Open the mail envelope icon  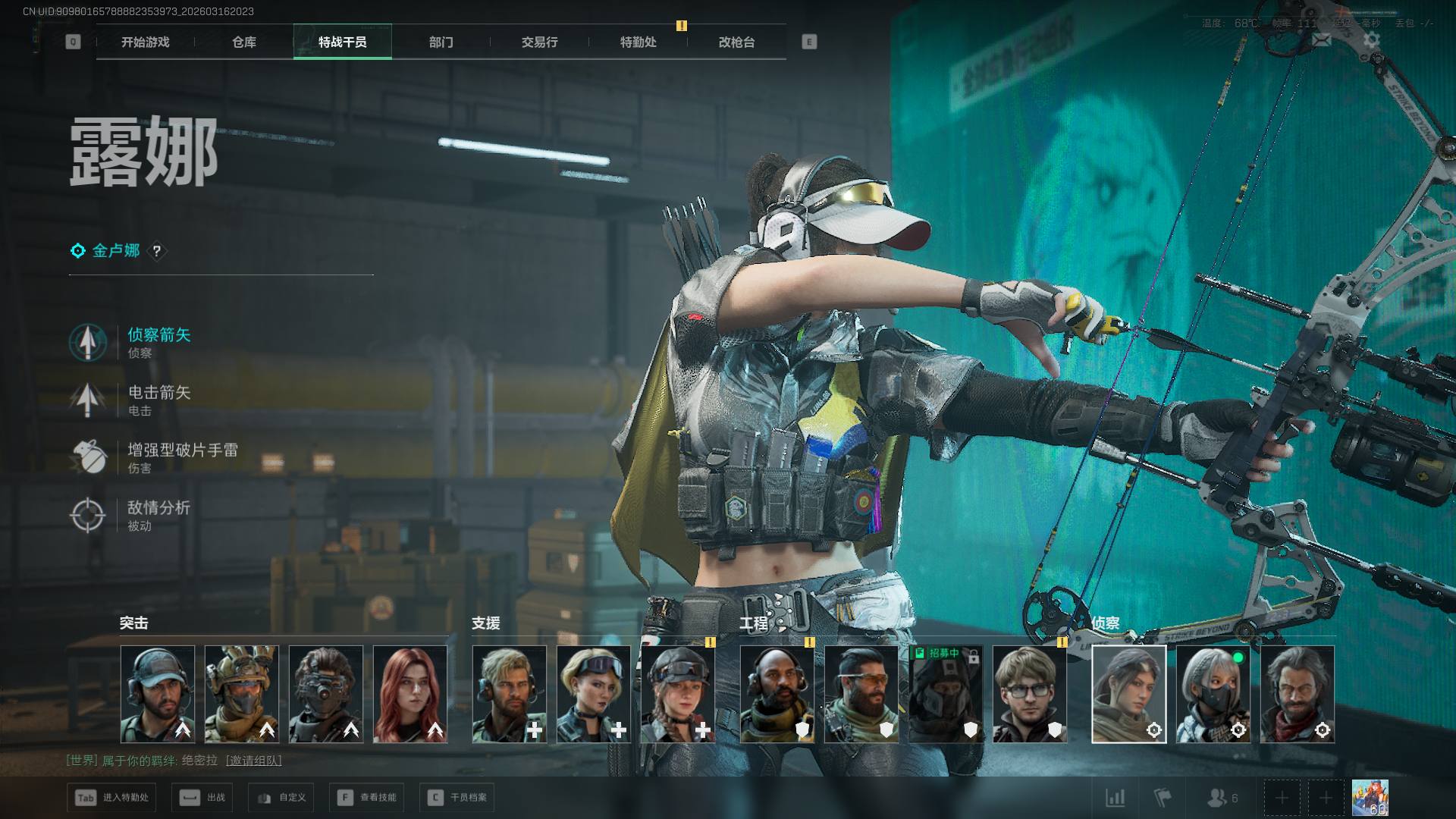coord(1321,39)
